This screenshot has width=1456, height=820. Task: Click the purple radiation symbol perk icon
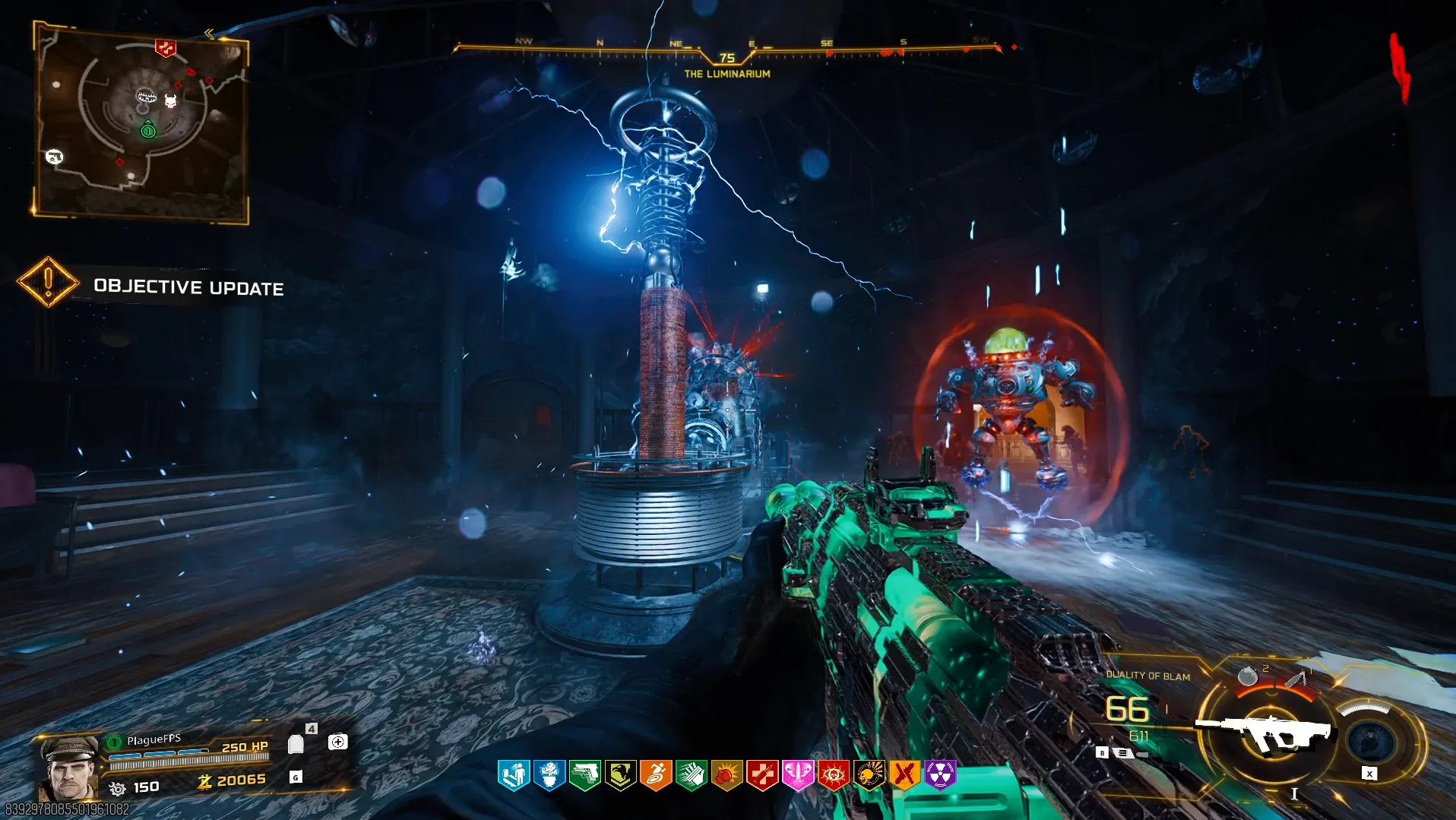(940, 775)
